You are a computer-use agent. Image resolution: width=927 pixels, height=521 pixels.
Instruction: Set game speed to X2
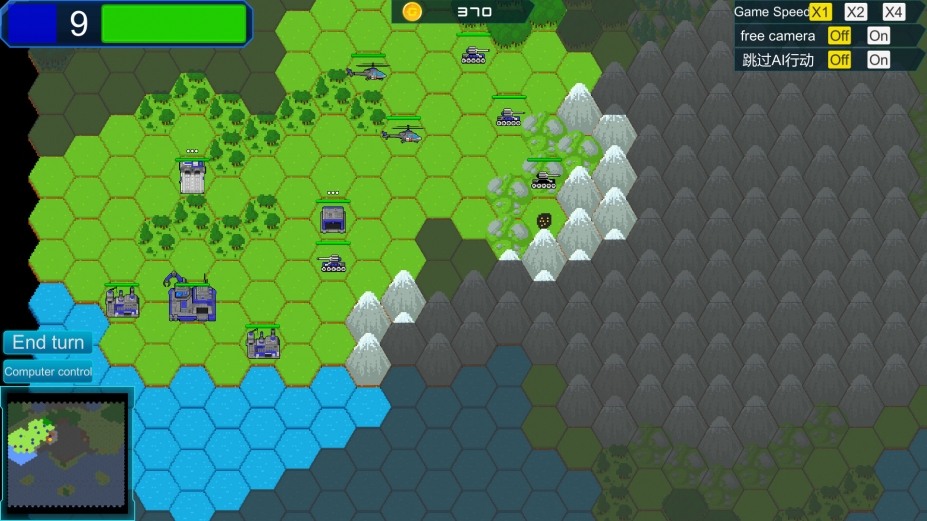(856, 12)
